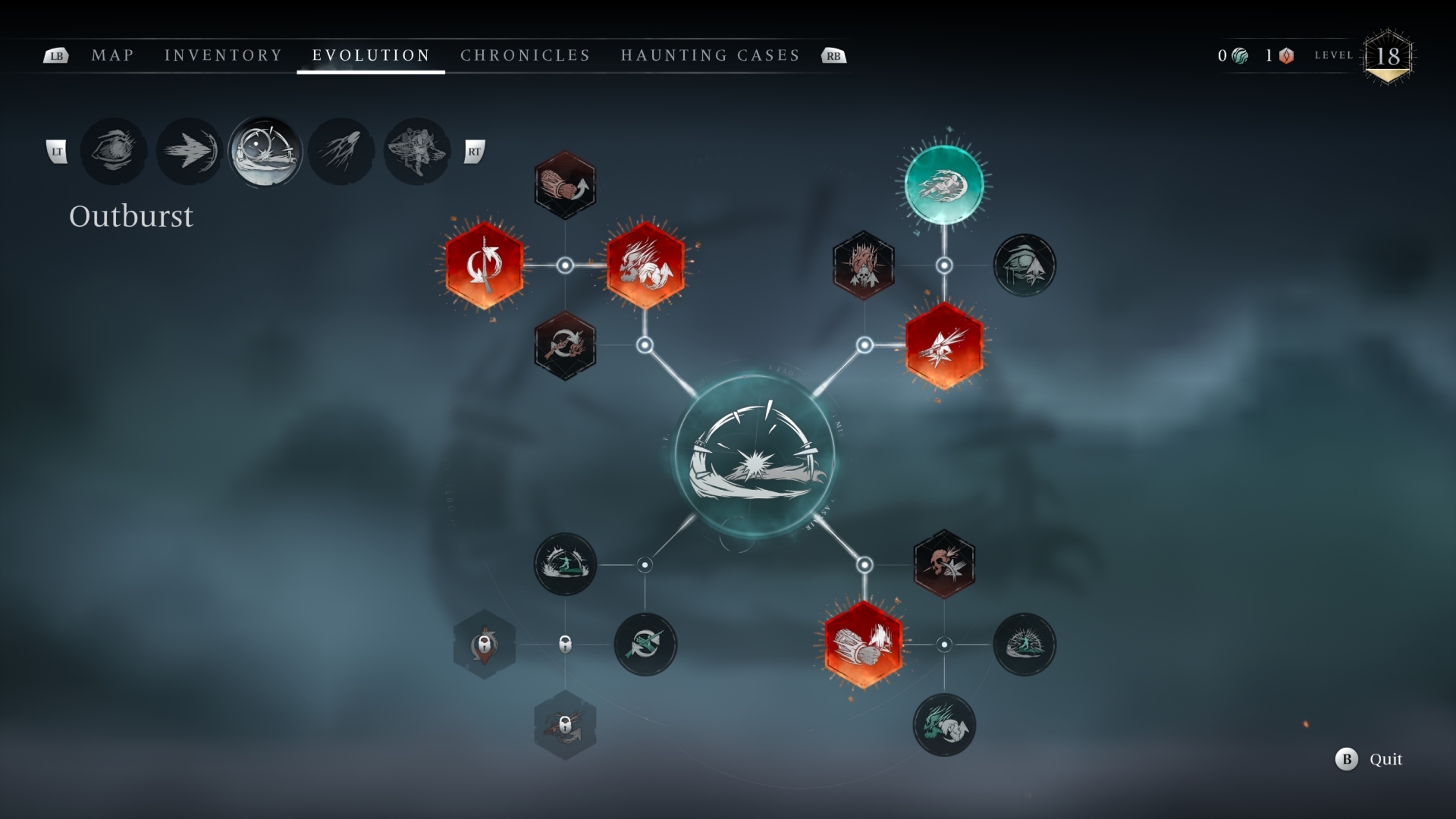
Task: Click the hand catching arrow skill node
Action: point(645,645)
